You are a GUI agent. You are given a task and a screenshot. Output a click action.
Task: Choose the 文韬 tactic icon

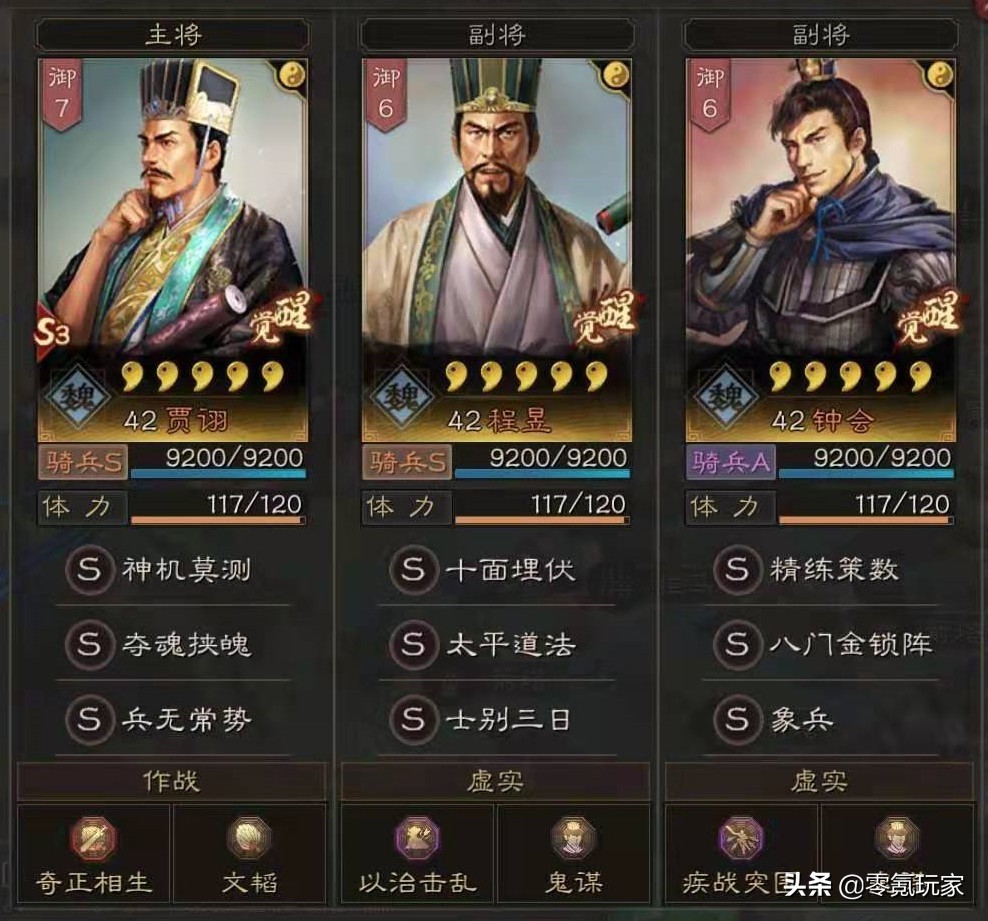tap(249, 838)
